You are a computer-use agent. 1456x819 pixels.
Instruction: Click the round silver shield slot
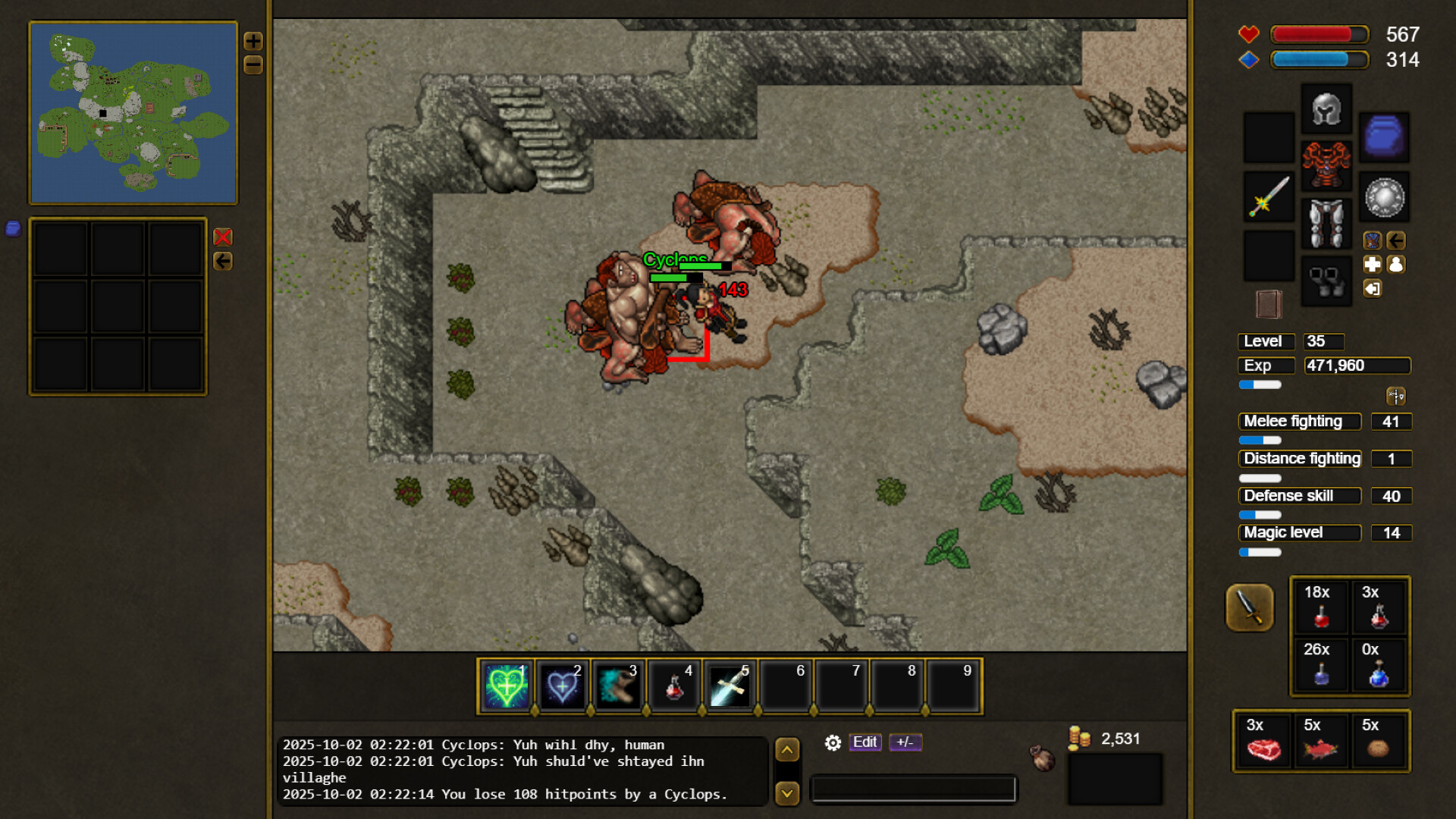point(1384,197)
